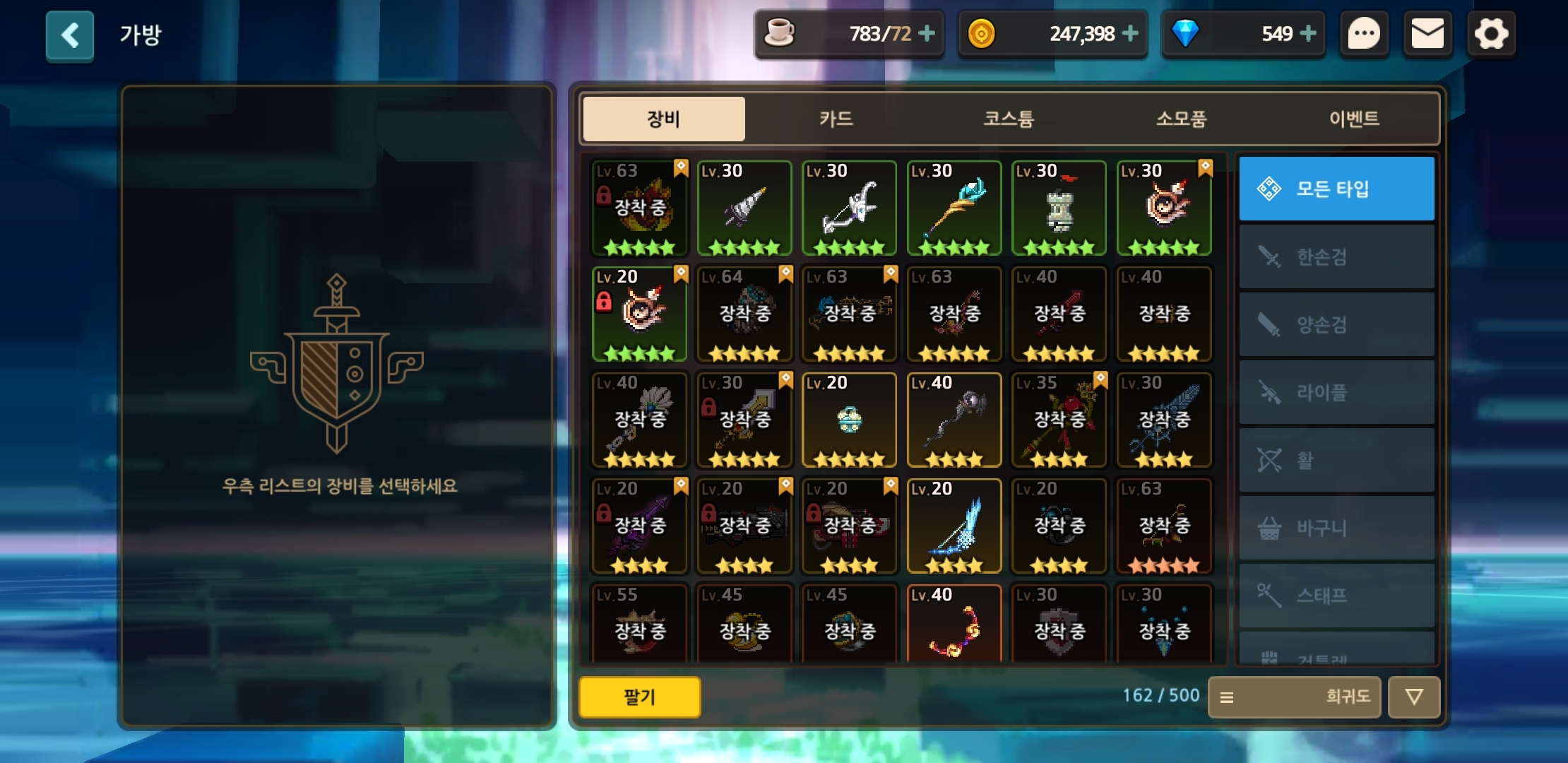Select the Lv.20 blue crystal bow
1568x763 pixels.
pos(954,526)
